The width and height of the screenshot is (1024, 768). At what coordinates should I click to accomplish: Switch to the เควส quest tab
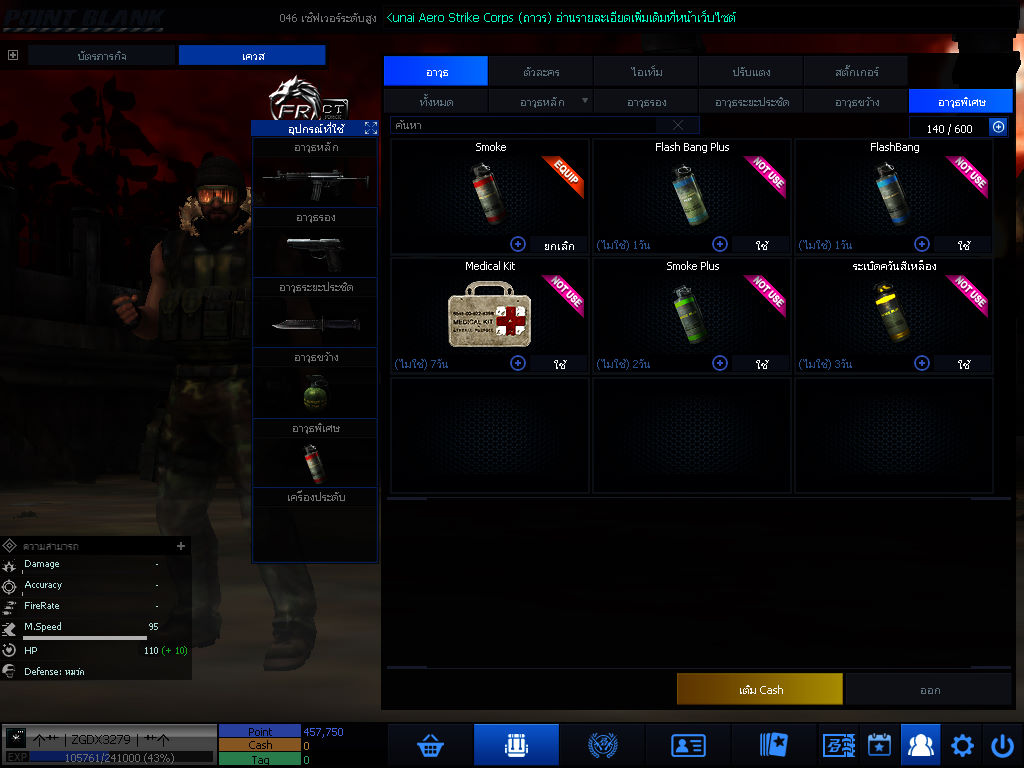253,56
